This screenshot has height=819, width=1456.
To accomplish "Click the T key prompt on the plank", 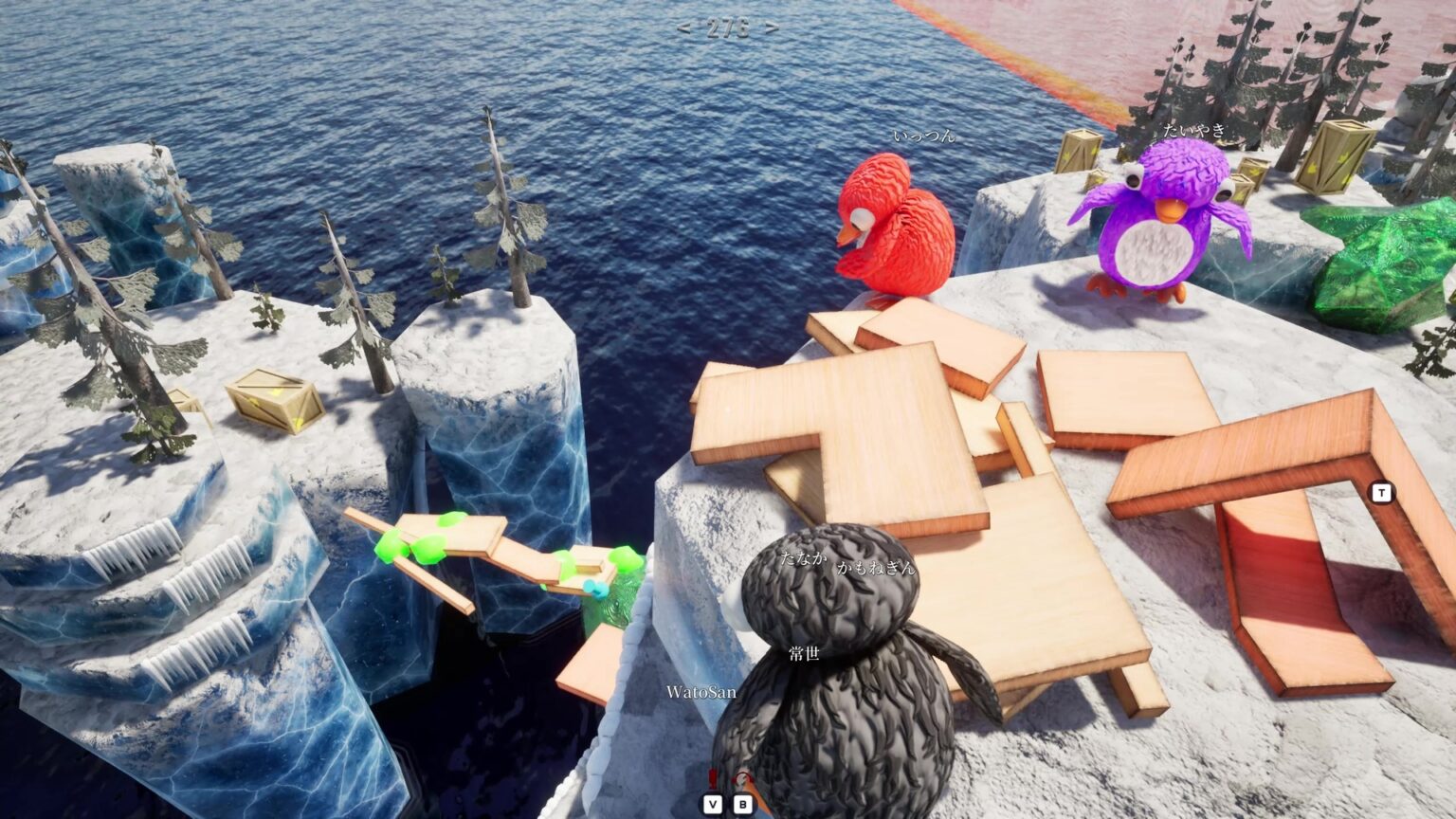I will (1382, 492).
